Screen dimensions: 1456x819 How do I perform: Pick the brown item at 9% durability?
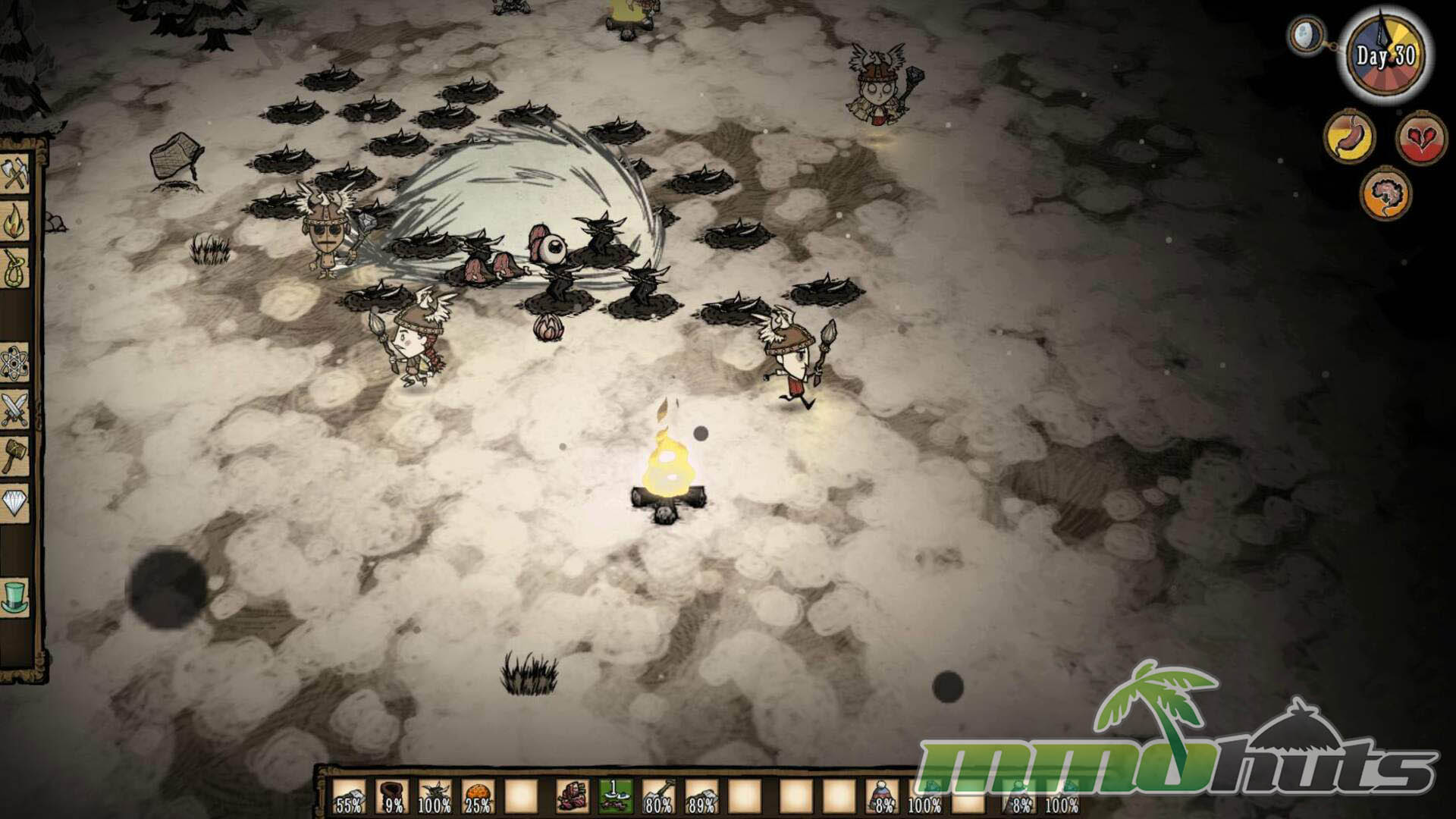392,798
